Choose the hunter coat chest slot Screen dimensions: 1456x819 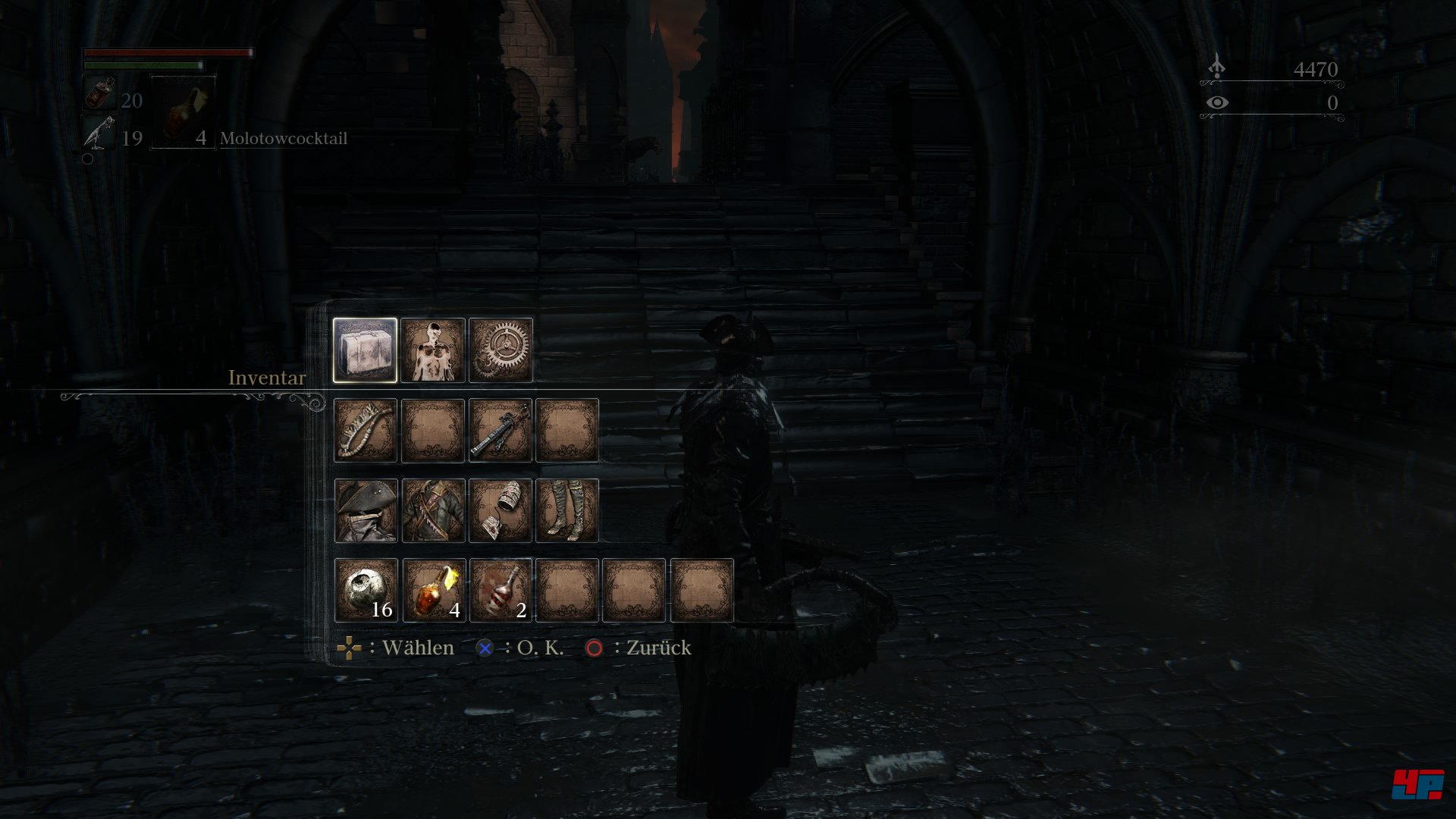click(x=432, y=510)
